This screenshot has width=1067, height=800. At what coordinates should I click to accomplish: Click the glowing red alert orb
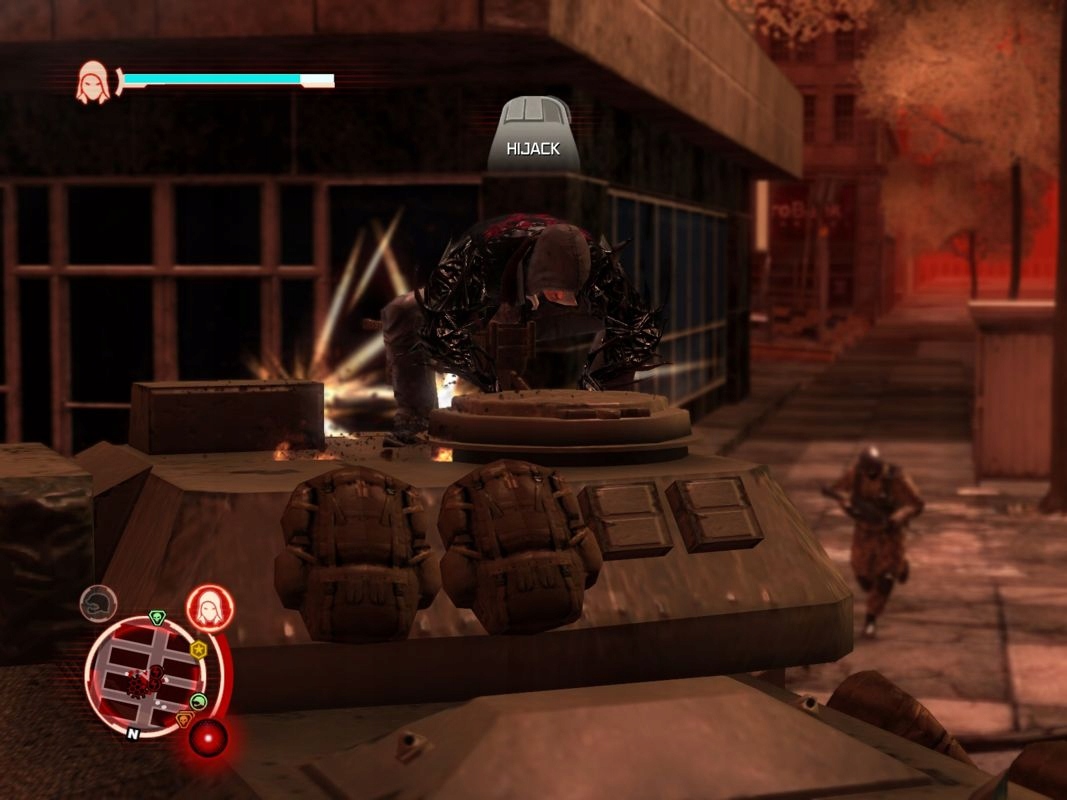point(208,738)
